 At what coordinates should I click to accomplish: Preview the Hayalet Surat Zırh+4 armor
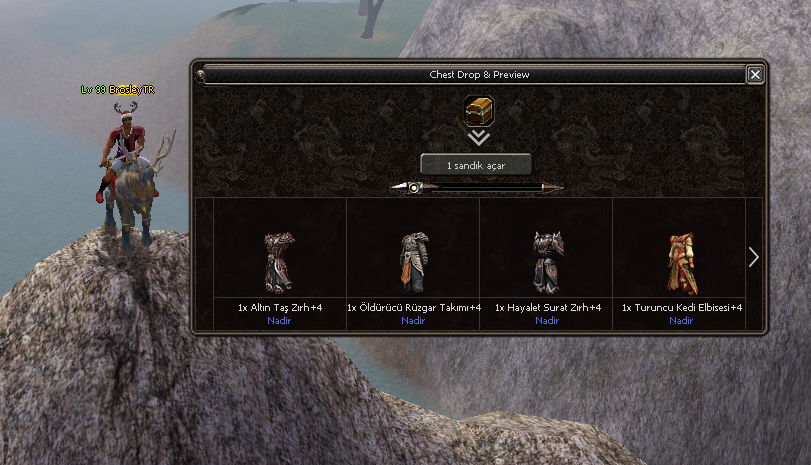click(x=547, y=262)
